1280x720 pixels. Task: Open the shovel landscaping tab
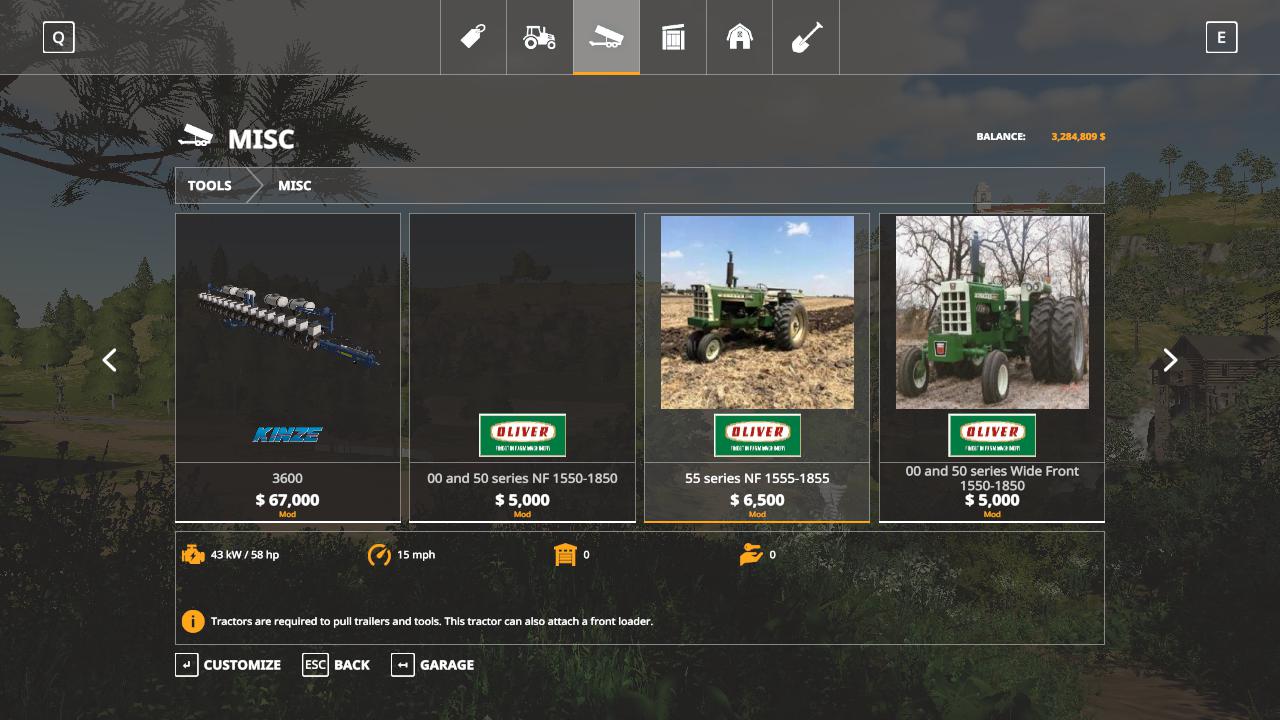(806, 37)
